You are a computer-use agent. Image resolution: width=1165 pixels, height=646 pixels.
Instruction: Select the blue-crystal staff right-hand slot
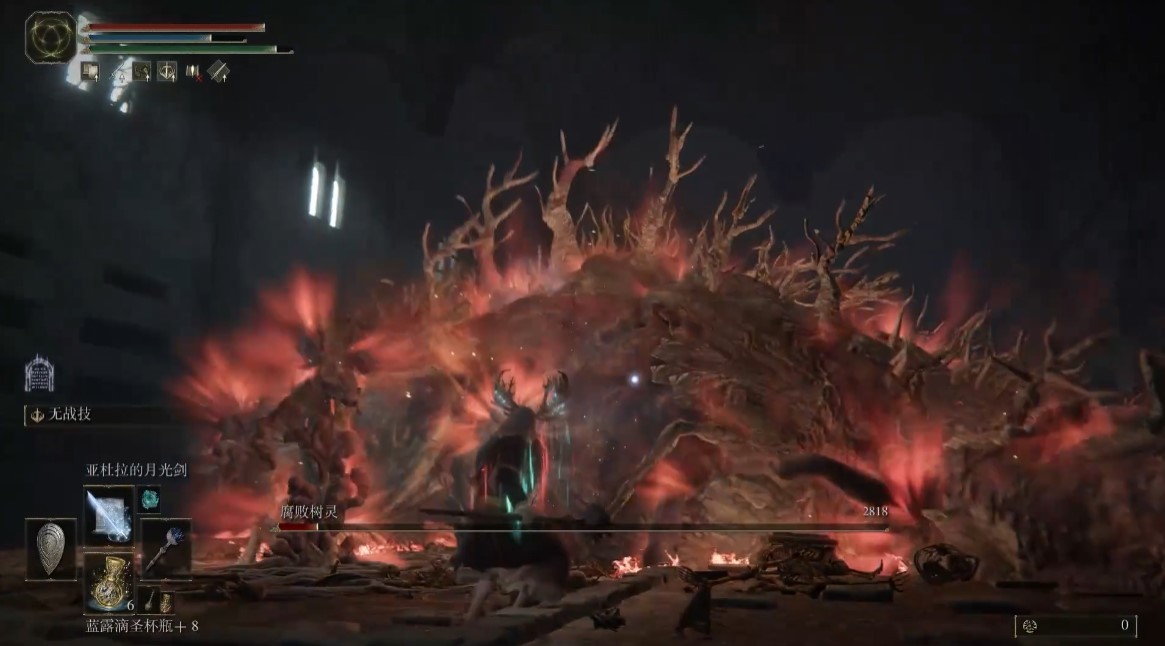point(163,548)
